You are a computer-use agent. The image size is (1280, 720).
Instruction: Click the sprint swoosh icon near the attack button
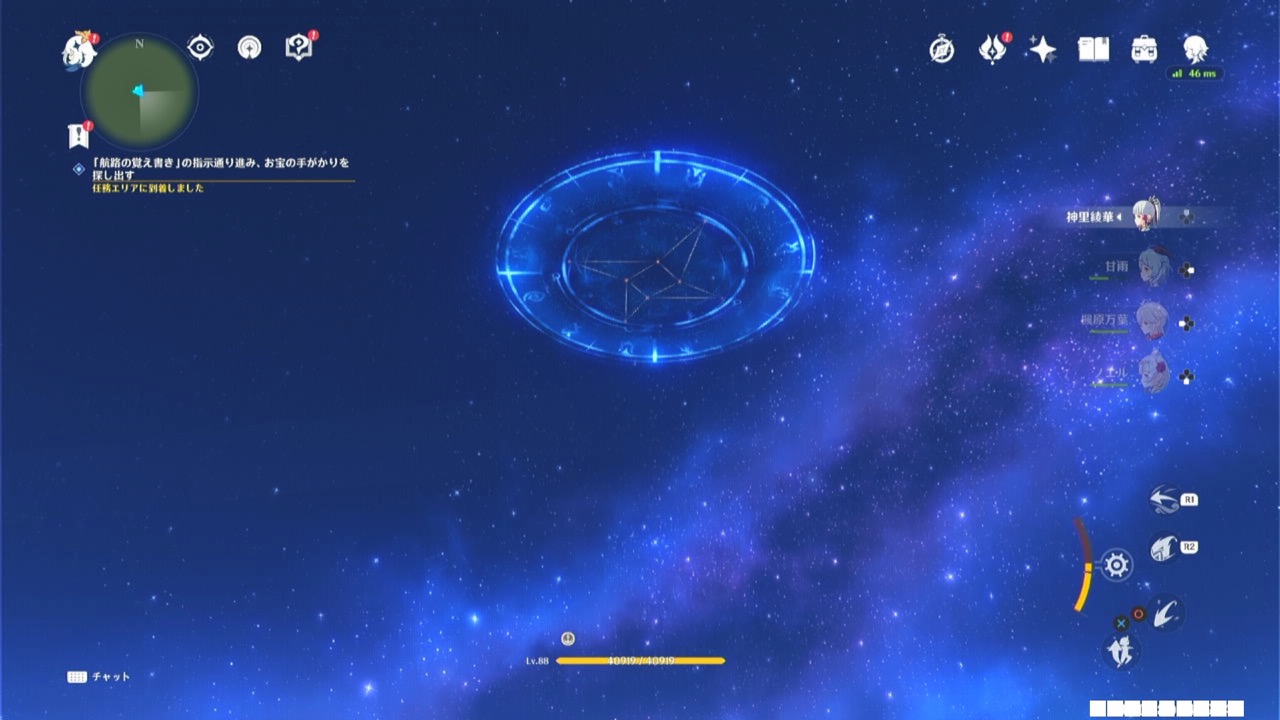(x=1168, y=614)
